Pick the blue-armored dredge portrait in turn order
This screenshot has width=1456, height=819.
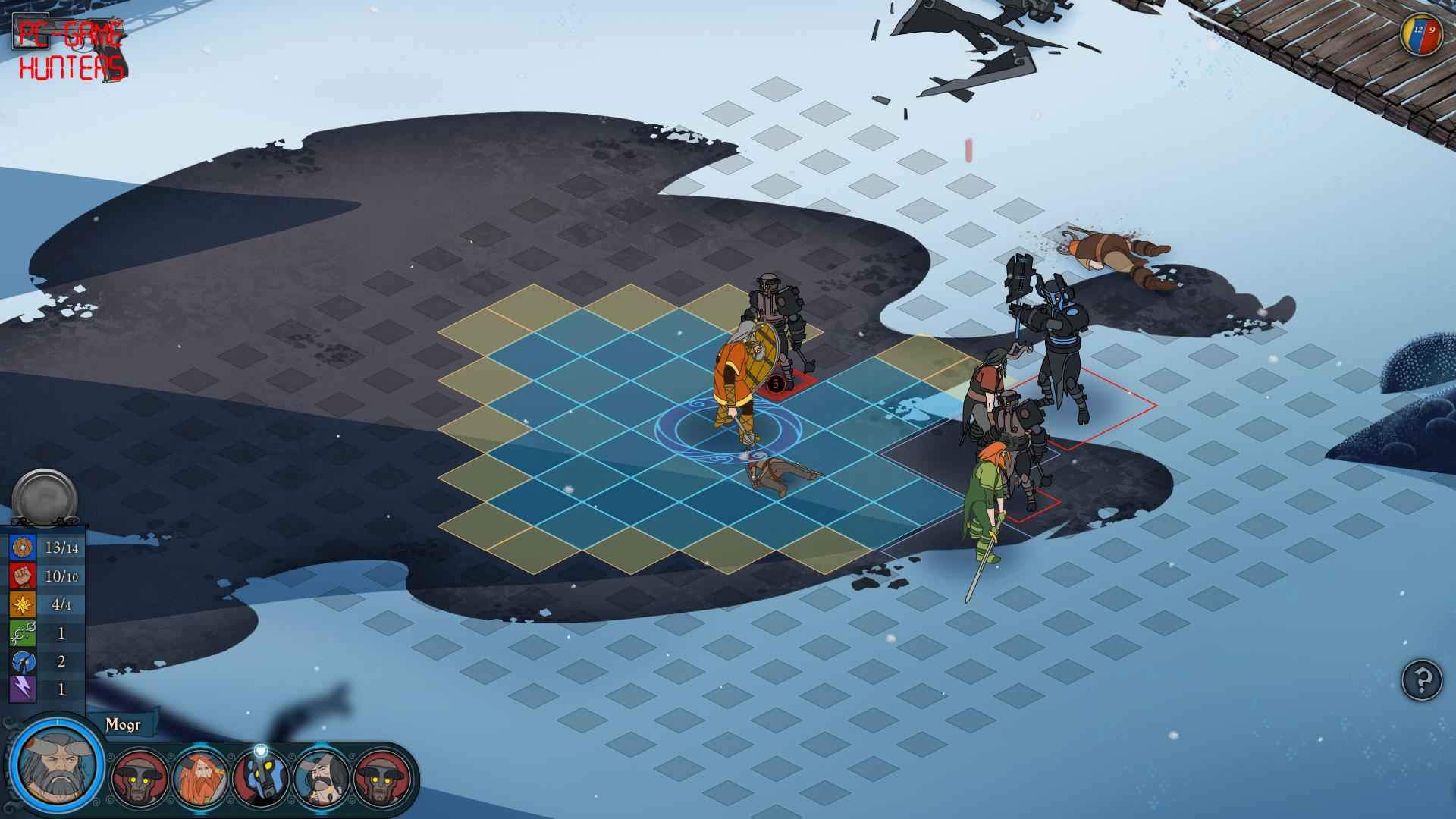[x=260, y=778]
